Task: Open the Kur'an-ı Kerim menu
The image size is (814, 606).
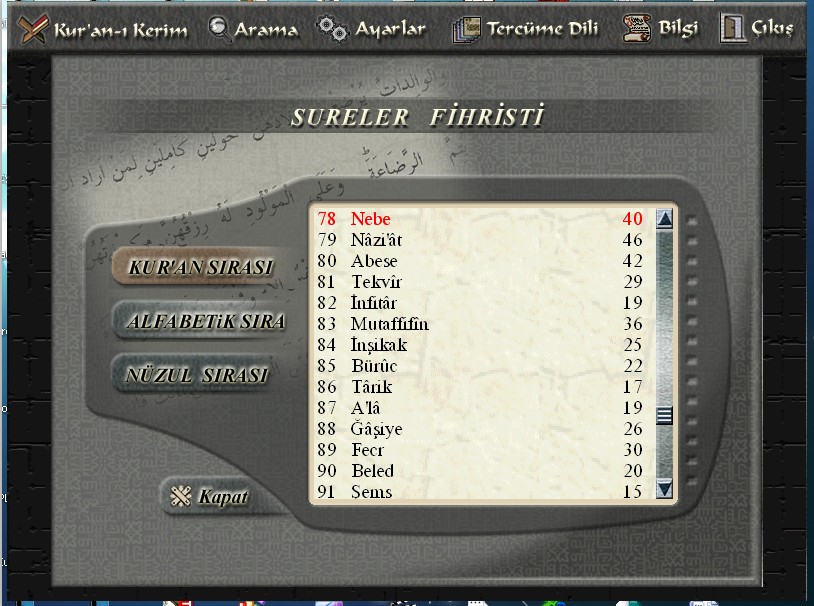Action: click(104, 29)
